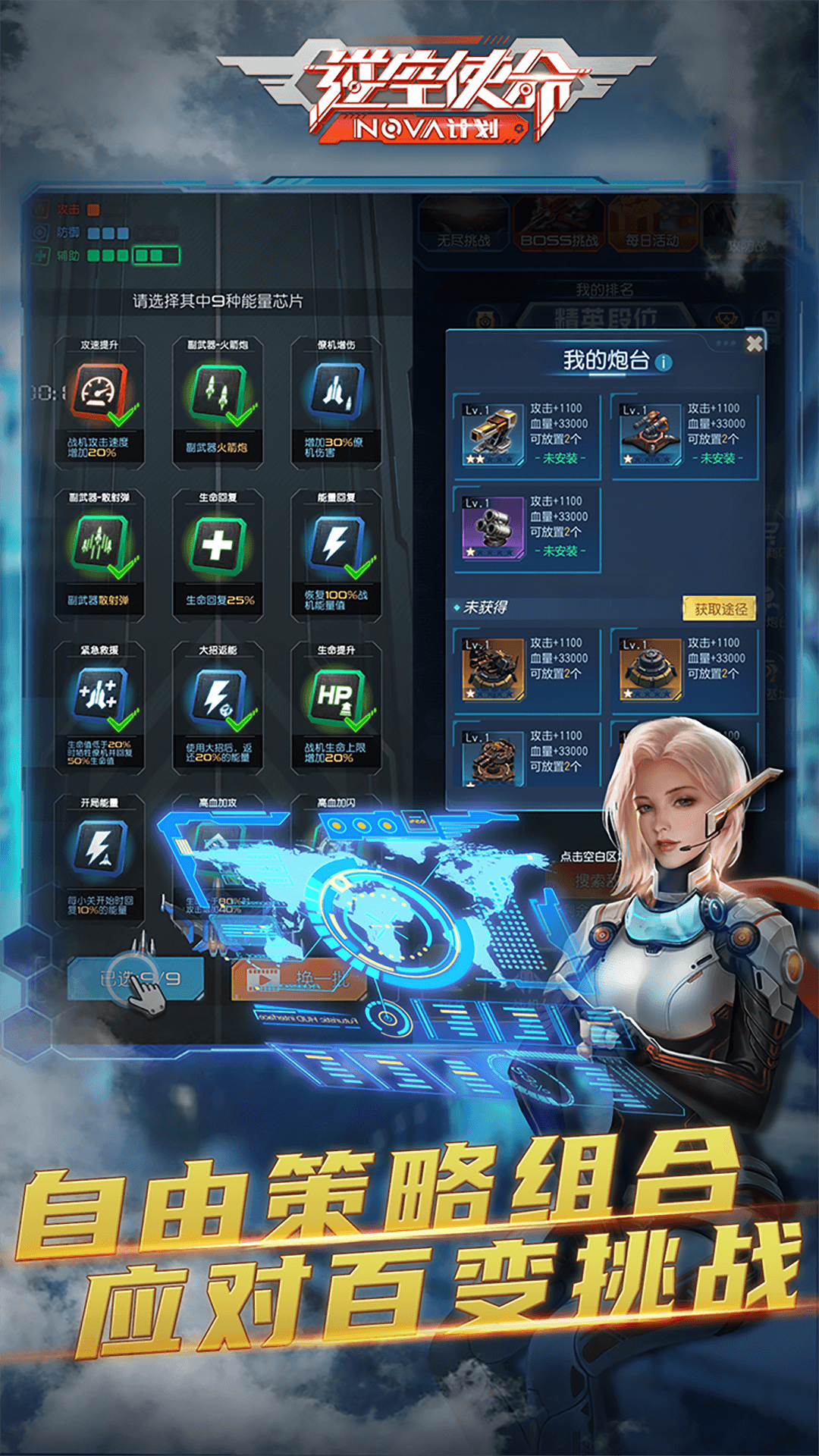Select the 能量回复 lightning chip
Screen dimensions: 819x1456
pos(337,546)
